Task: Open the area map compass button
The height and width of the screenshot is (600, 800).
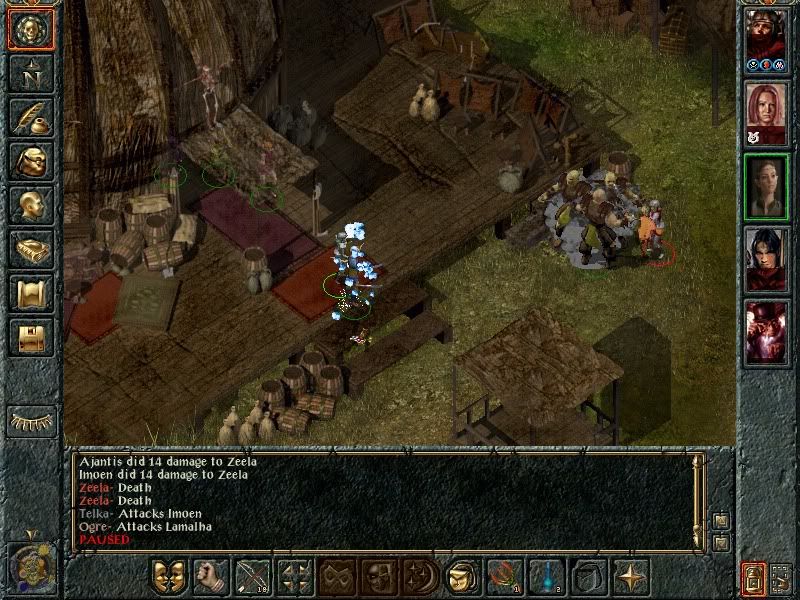Action: pyautogui.click(x=30, y=72)
